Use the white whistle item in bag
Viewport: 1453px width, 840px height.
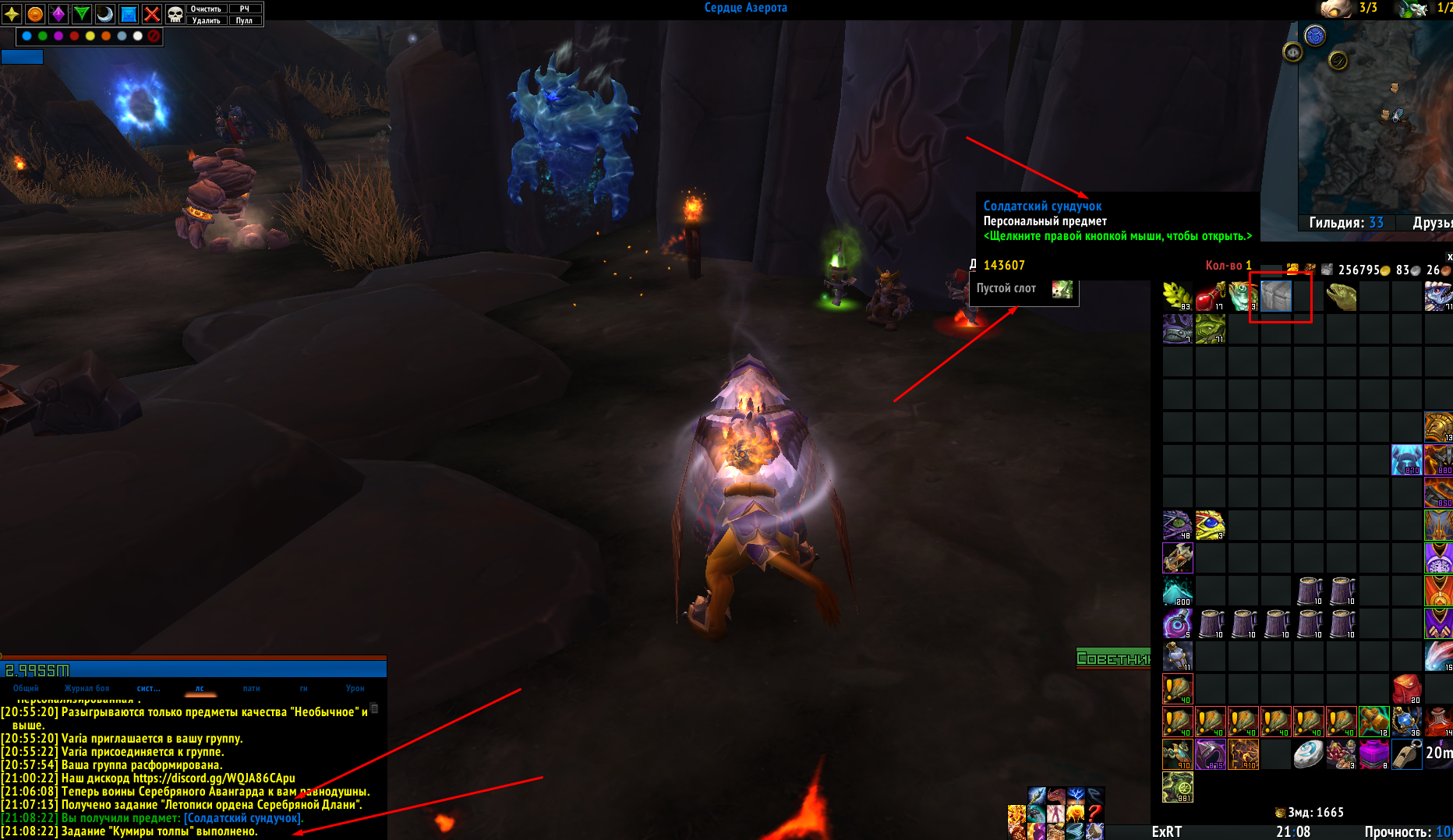pos(1406,754)
